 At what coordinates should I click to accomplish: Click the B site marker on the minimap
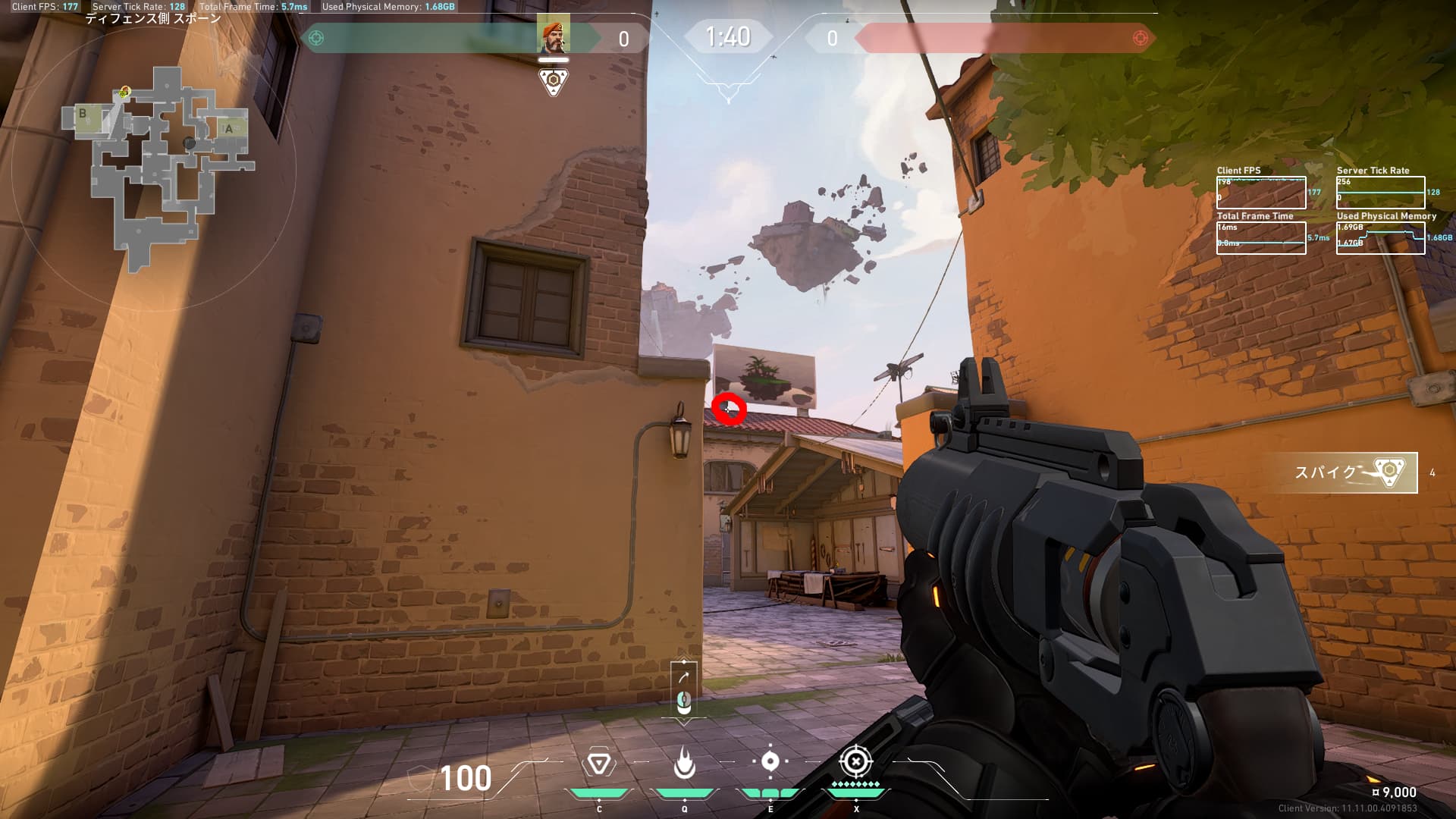pyautogui.click(x=83, y=115)
